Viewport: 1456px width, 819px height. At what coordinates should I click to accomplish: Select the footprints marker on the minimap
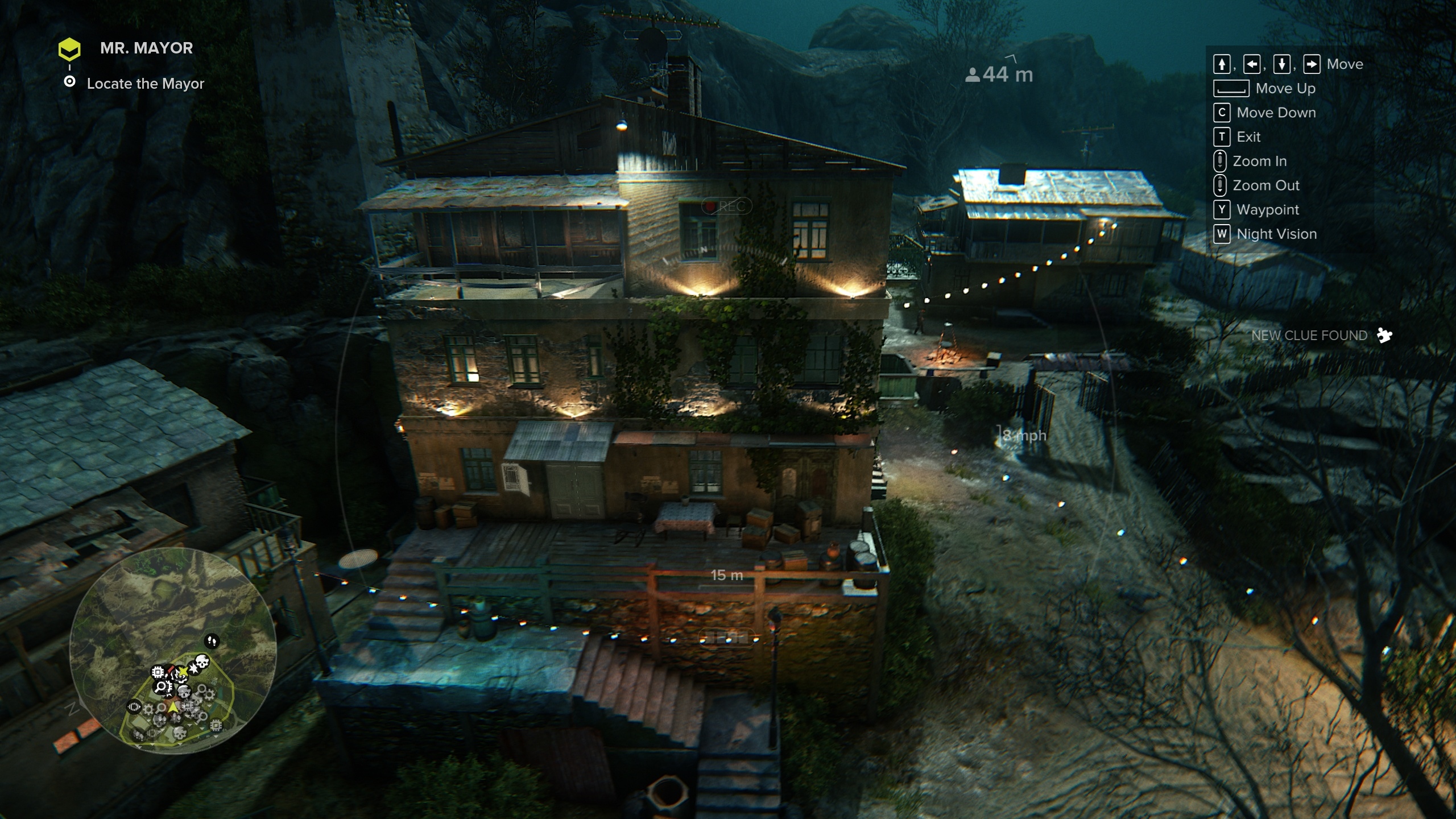[212, 641]
